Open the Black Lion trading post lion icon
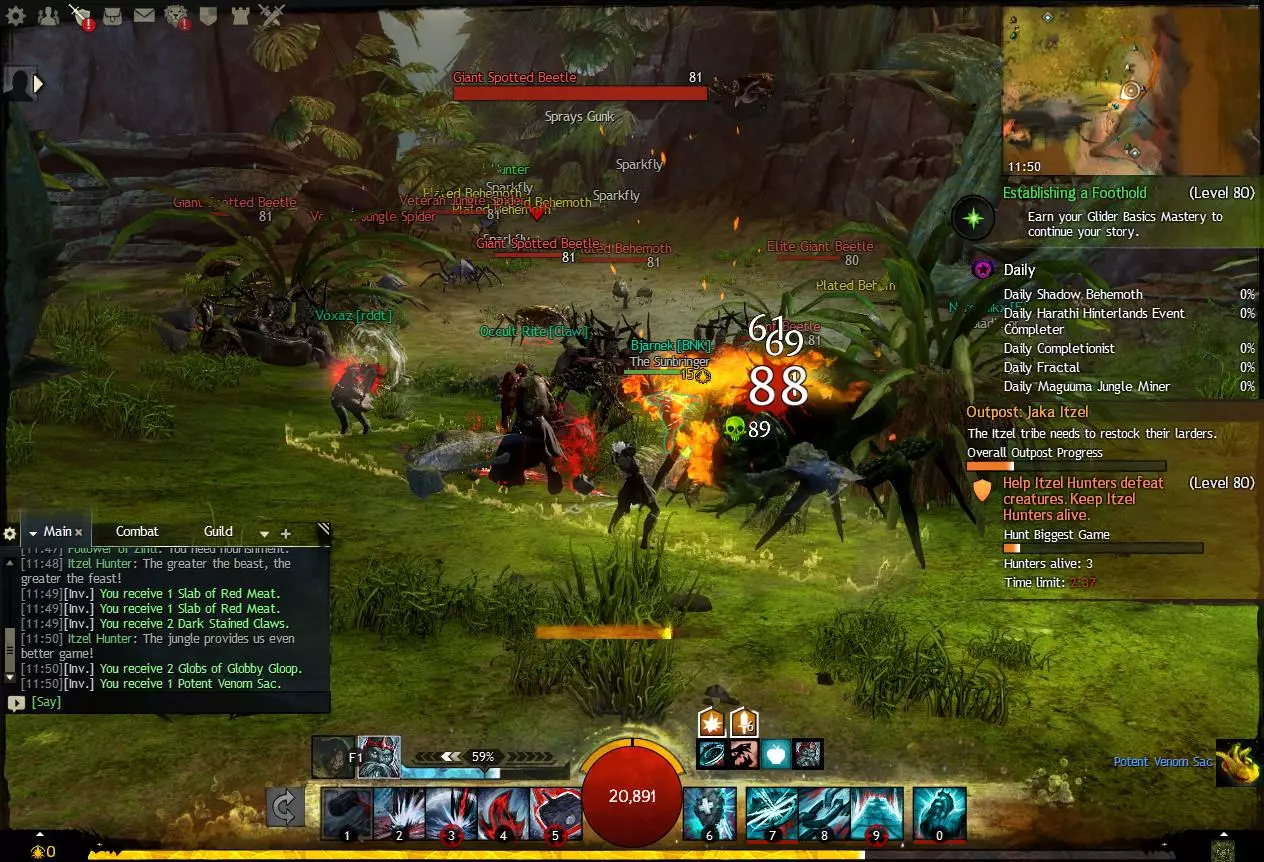 click(x=176, y=15)
